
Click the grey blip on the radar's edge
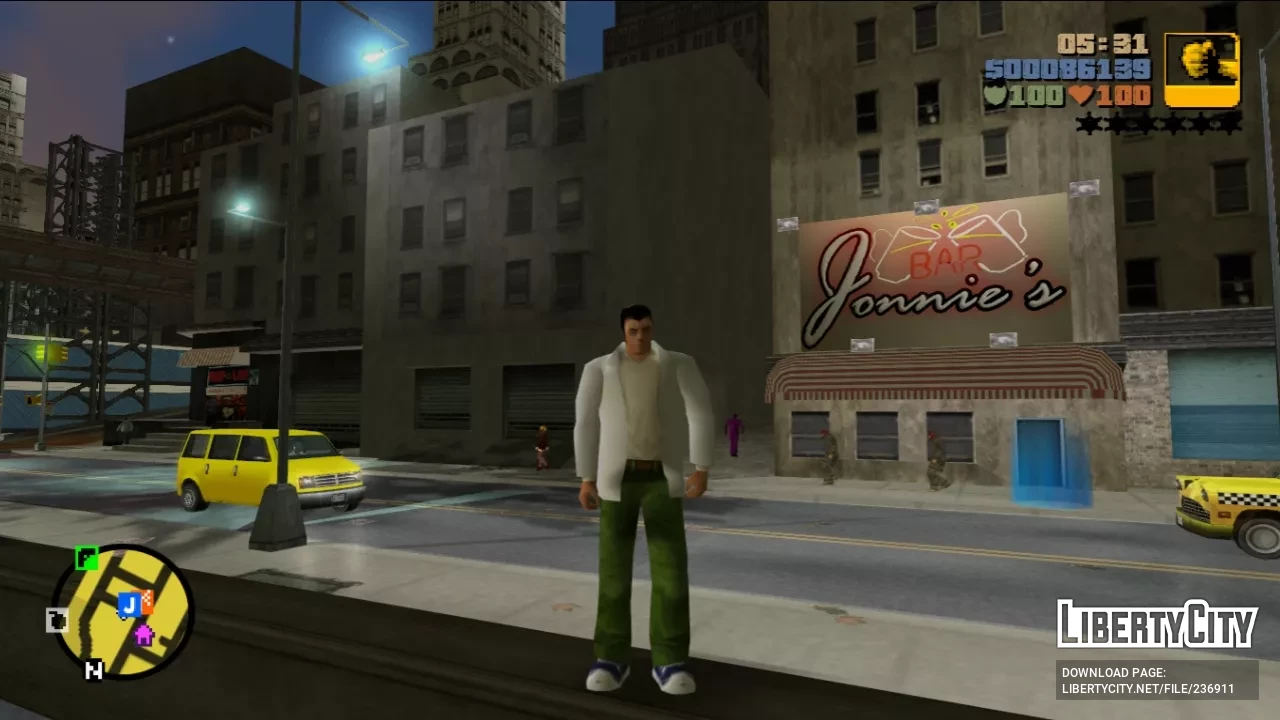pyautogui.click(x=58, y=621)
